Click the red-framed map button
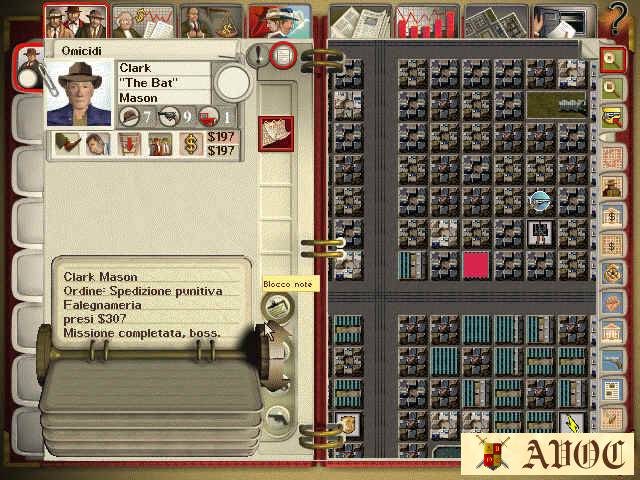Image resolution: width=640 pixels, height=480 pixels. point(275,133)
